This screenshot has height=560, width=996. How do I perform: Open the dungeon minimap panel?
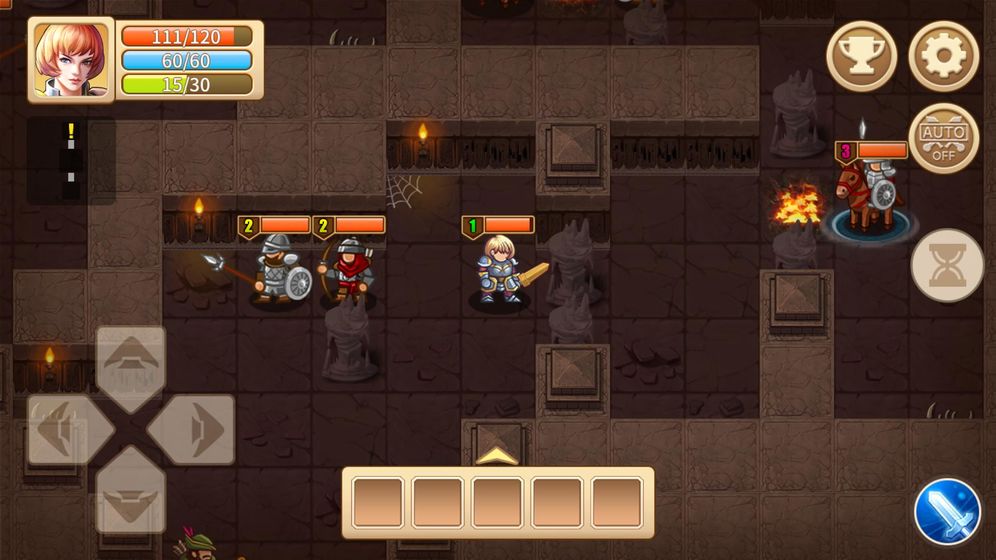click(x=71, y=160)
